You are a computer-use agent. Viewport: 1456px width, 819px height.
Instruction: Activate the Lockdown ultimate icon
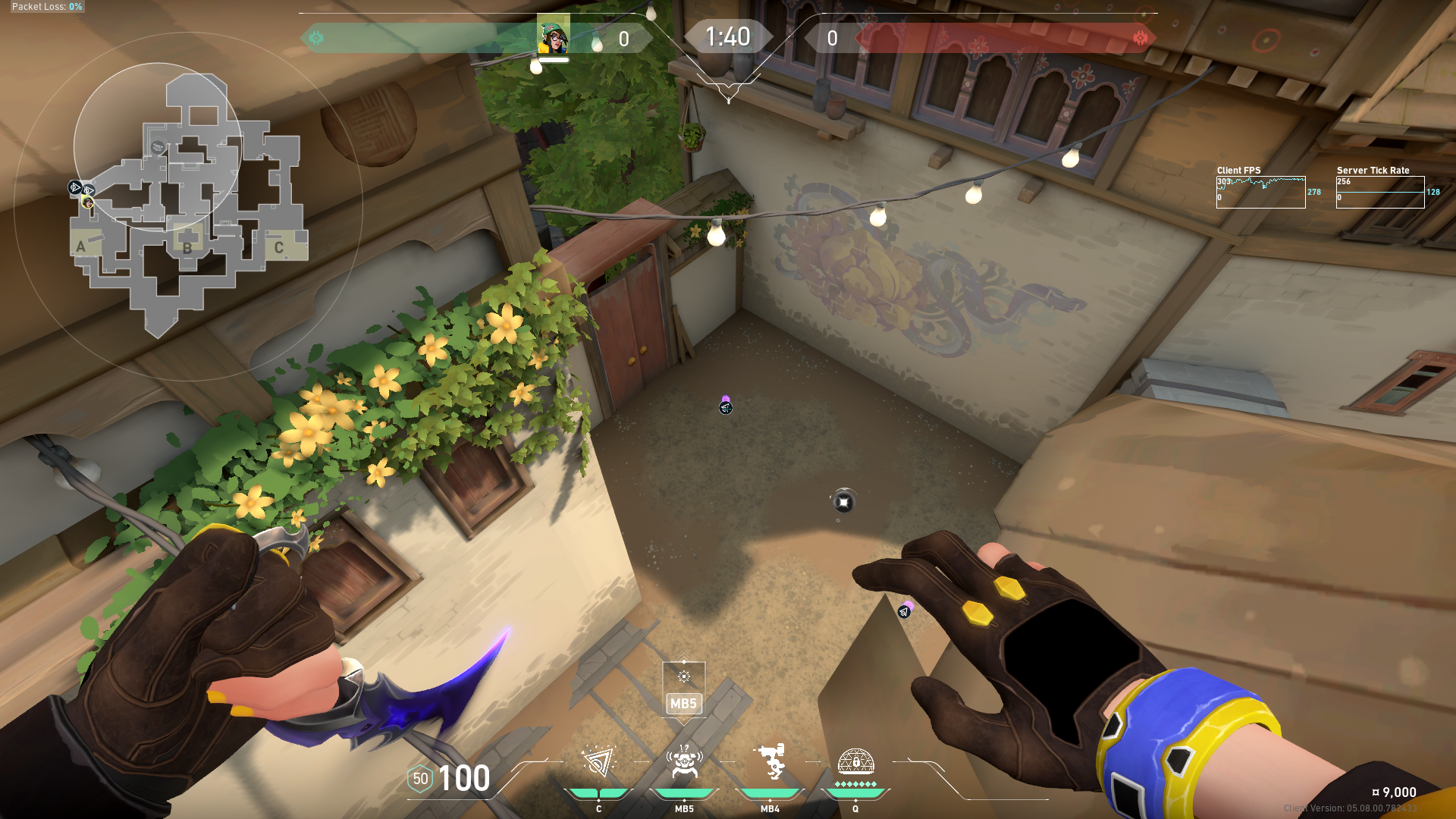855,761
